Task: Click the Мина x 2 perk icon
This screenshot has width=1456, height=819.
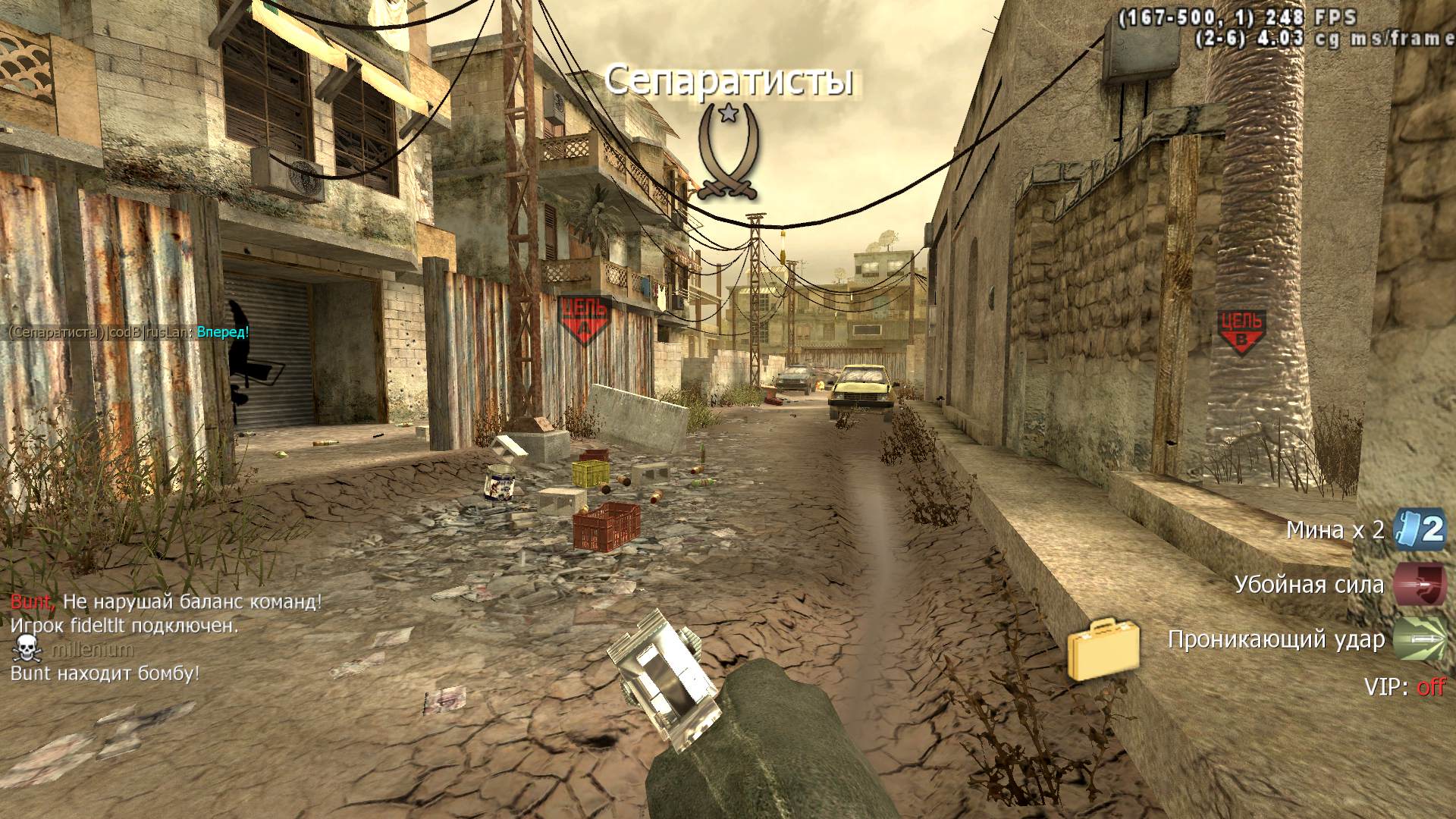Action: tap(1420, 529)
